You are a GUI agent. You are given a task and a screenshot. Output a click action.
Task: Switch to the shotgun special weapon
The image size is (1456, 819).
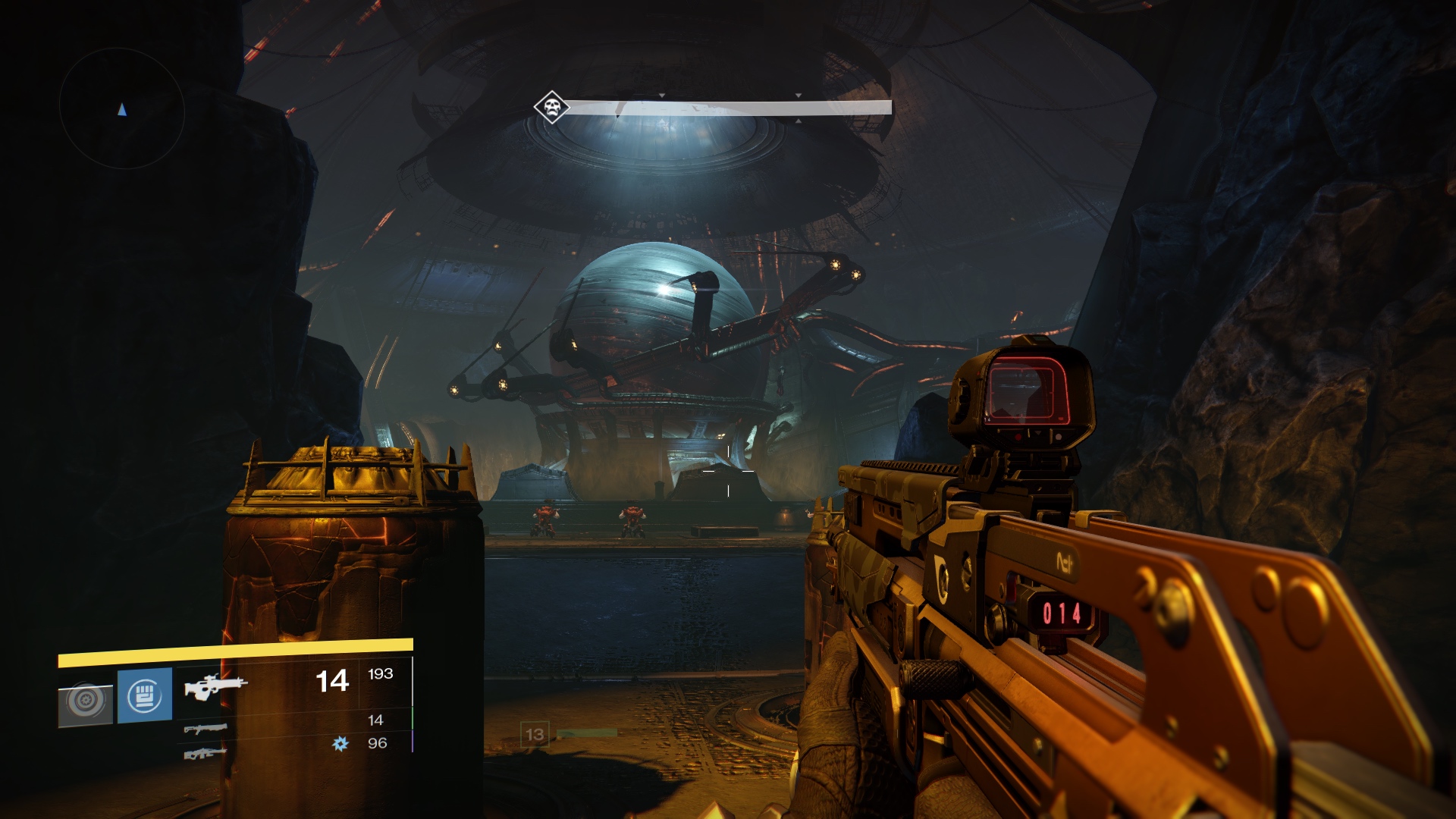(x=205, y=729)
